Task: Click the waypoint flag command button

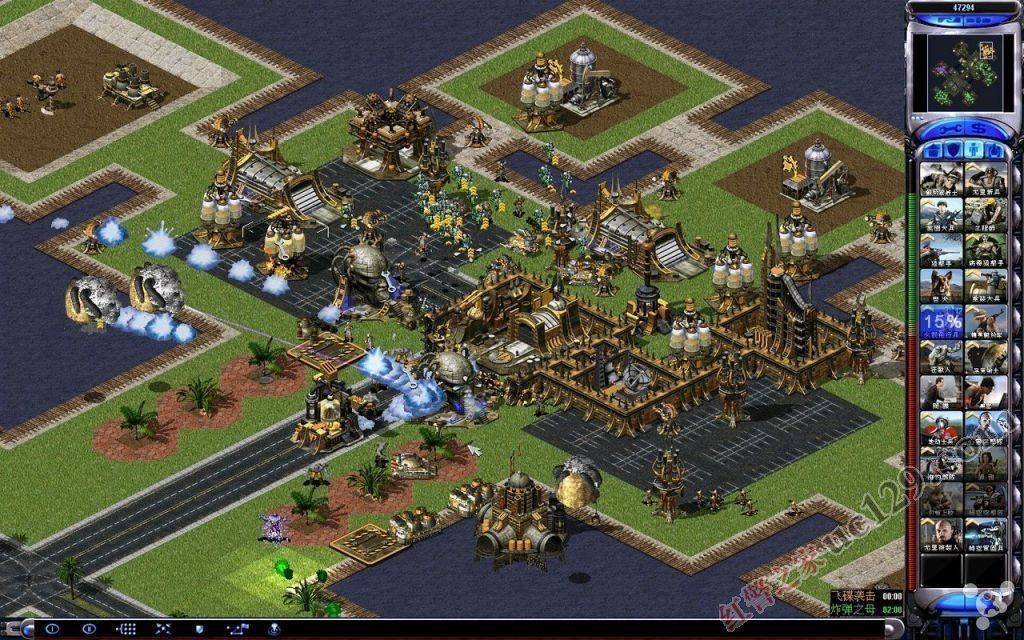Action: [x=237, y=629]
